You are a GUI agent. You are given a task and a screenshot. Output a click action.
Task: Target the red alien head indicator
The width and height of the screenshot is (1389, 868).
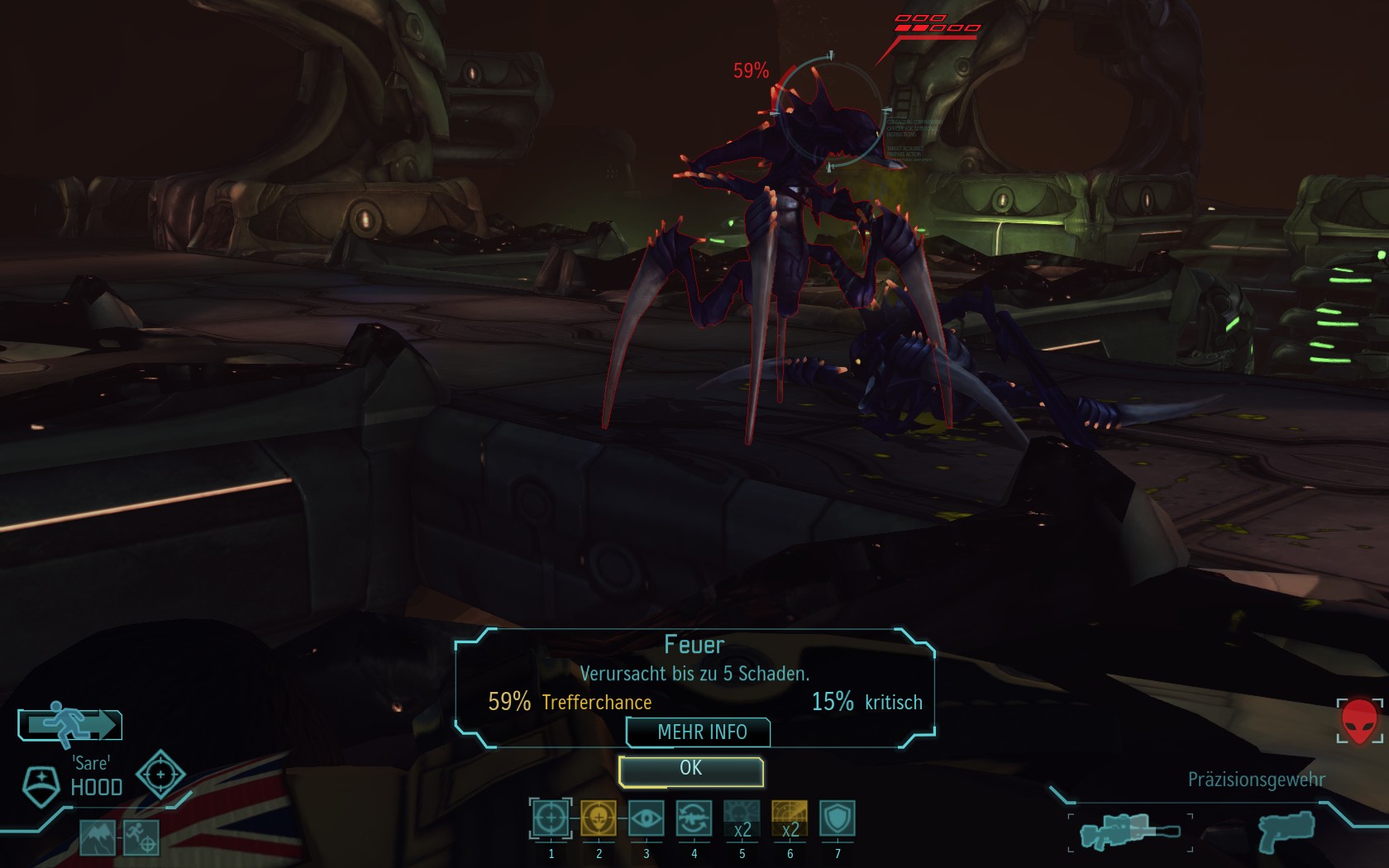click(1359, 722)
